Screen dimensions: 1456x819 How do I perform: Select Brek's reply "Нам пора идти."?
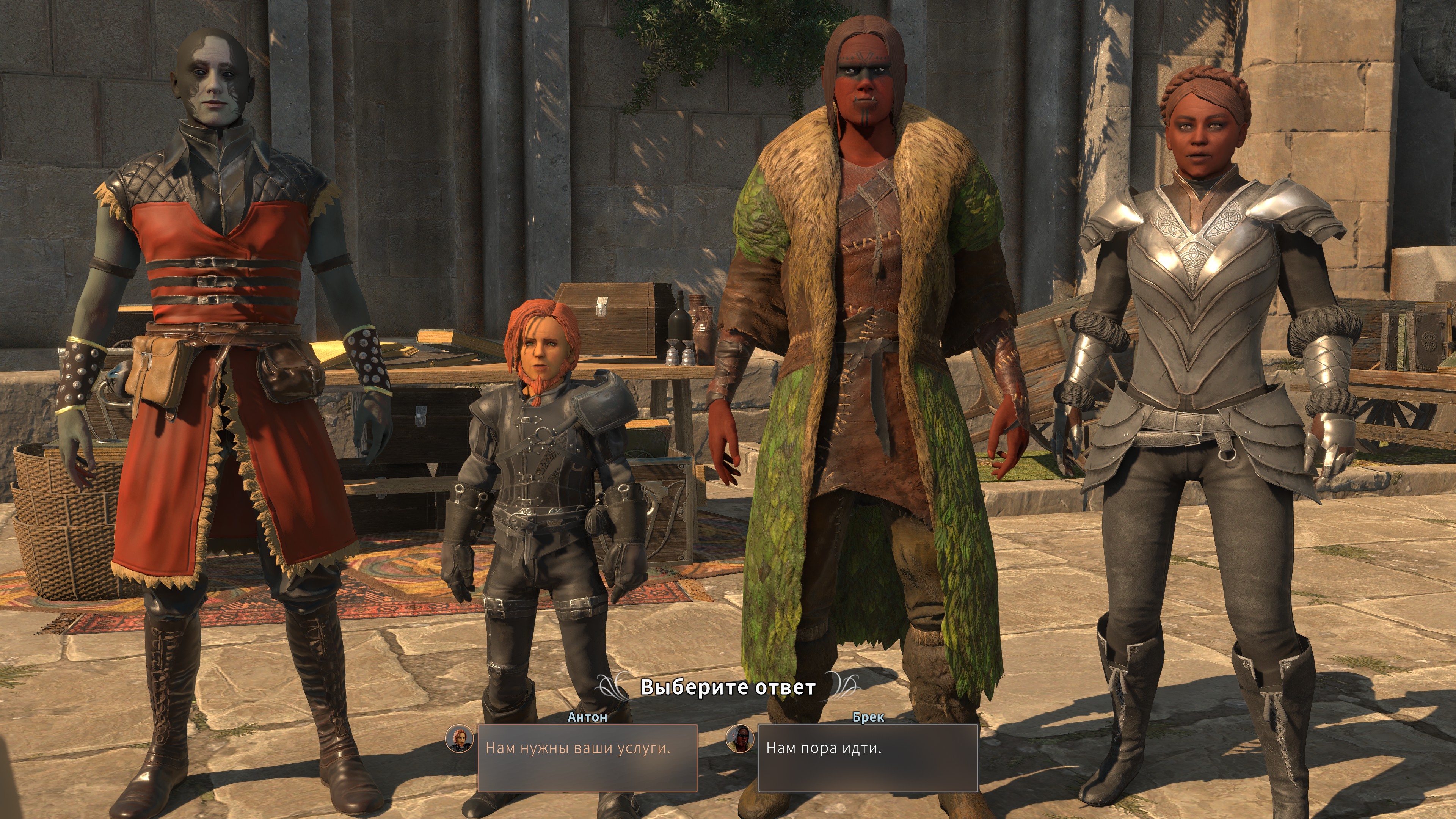tap(868, 758)
